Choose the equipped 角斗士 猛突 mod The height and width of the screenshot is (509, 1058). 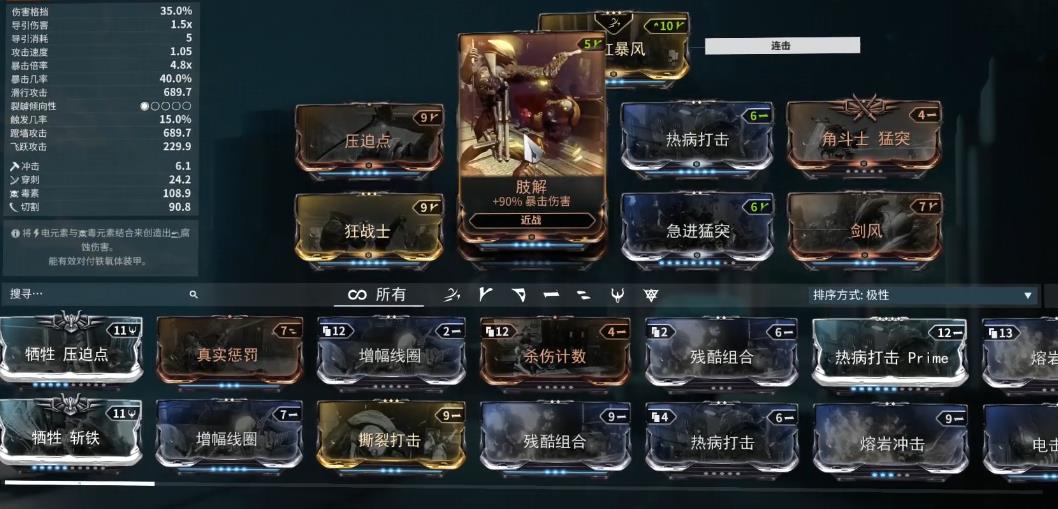(865, 138)
